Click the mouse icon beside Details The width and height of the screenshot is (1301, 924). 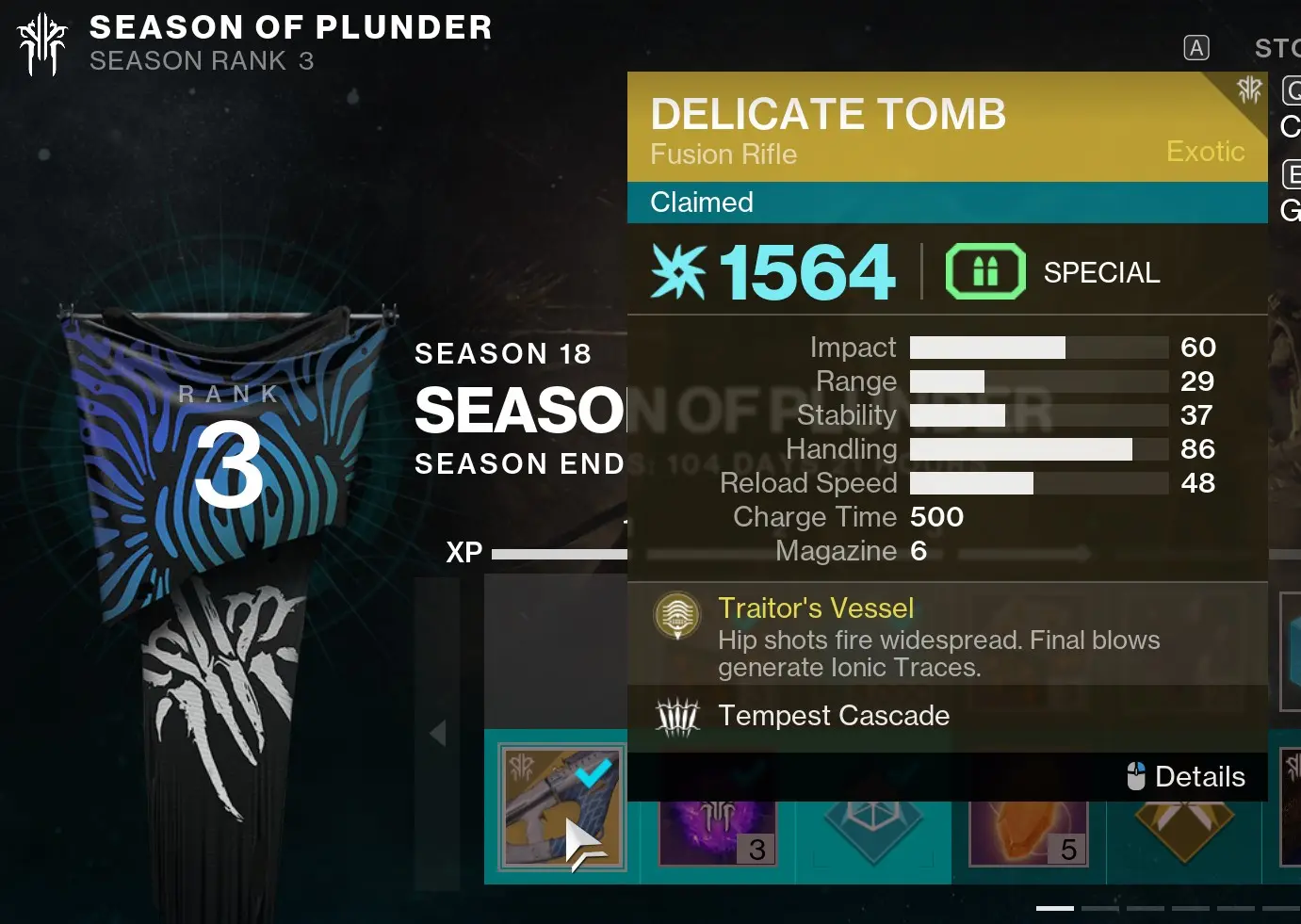[1137, 776]
